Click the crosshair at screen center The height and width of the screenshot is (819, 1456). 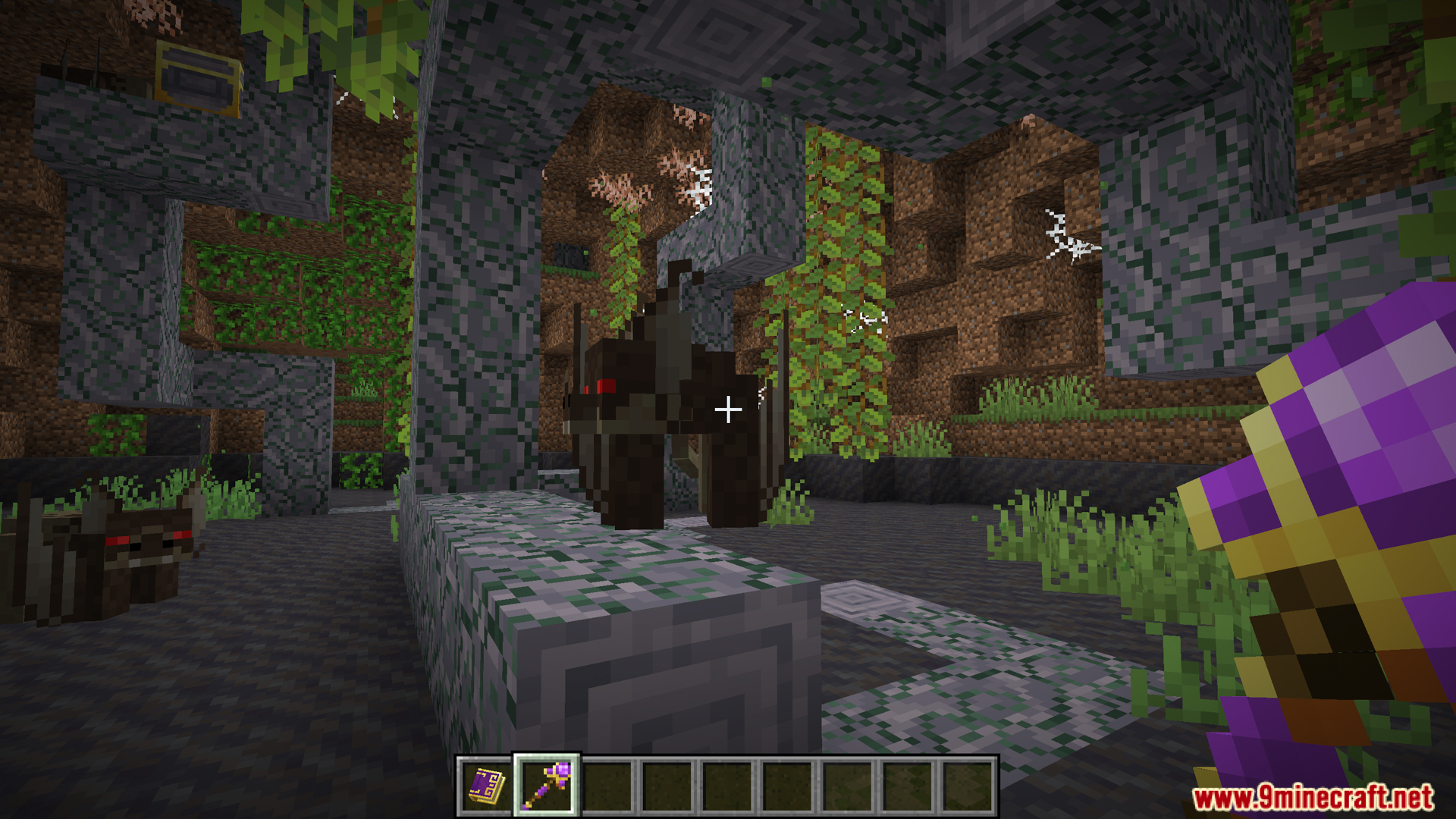click(728, 409)
